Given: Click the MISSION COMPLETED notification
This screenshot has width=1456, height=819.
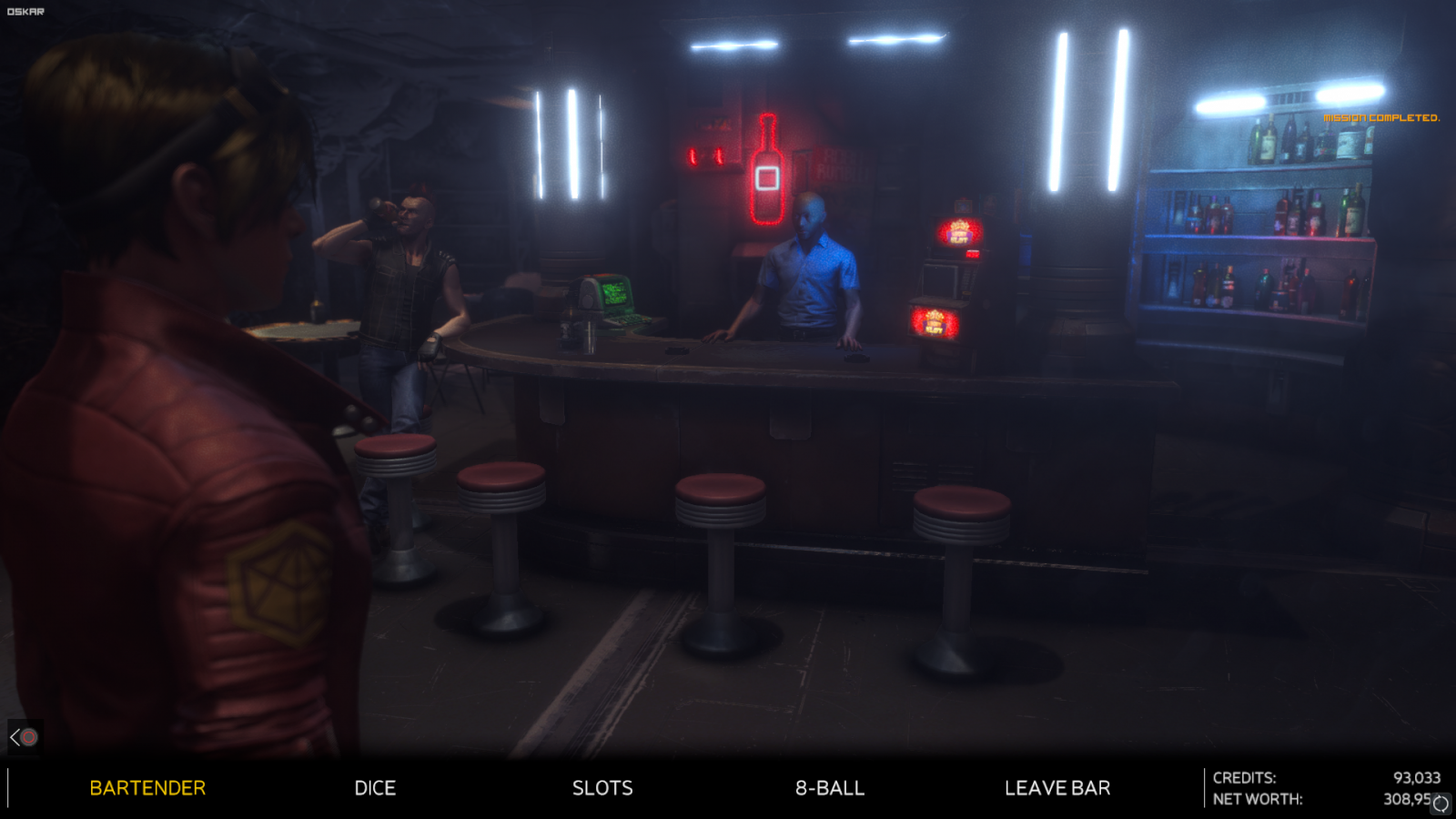Looking at the screenshot, I should pyautogui.click(x=1384, y=116).
